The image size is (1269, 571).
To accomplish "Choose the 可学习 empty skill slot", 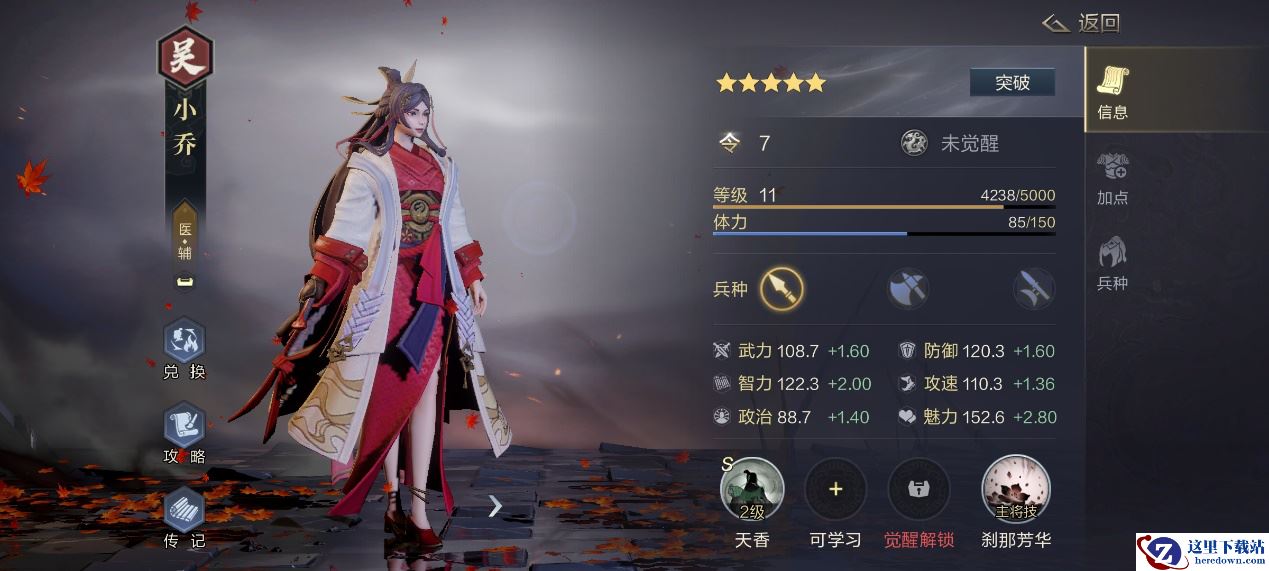I will 835,490.
